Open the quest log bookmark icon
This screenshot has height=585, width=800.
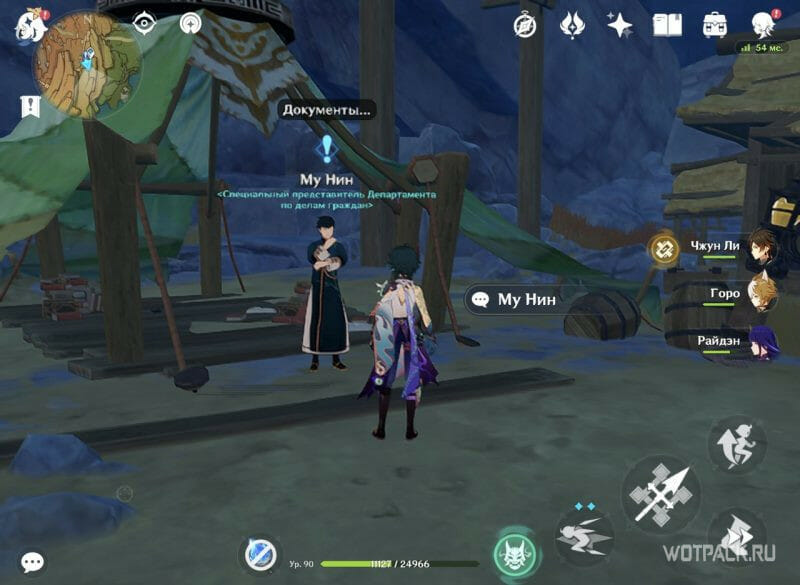[x=28, y=106]
